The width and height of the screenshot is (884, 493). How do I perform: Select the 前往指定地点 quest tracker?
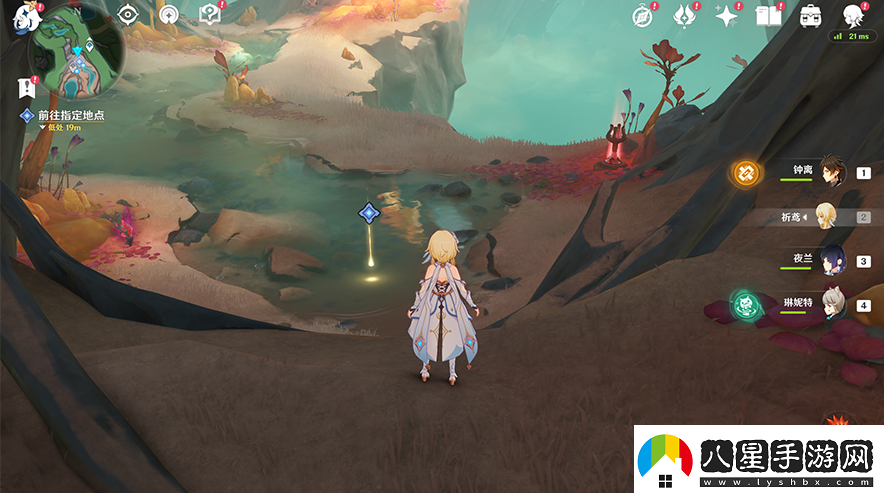[x=70, y=116]
